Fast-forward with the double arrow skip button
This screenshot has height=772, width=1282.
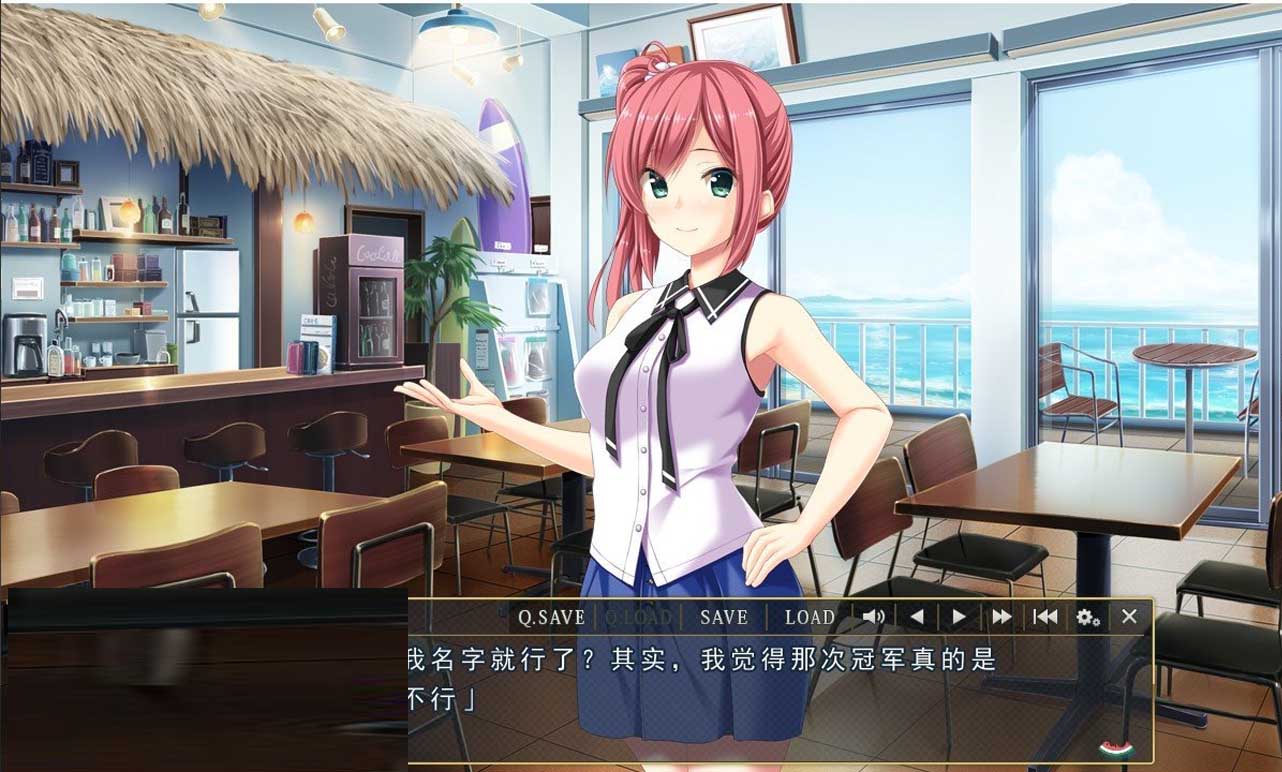pyautogui.click(x=1001, y=617)
